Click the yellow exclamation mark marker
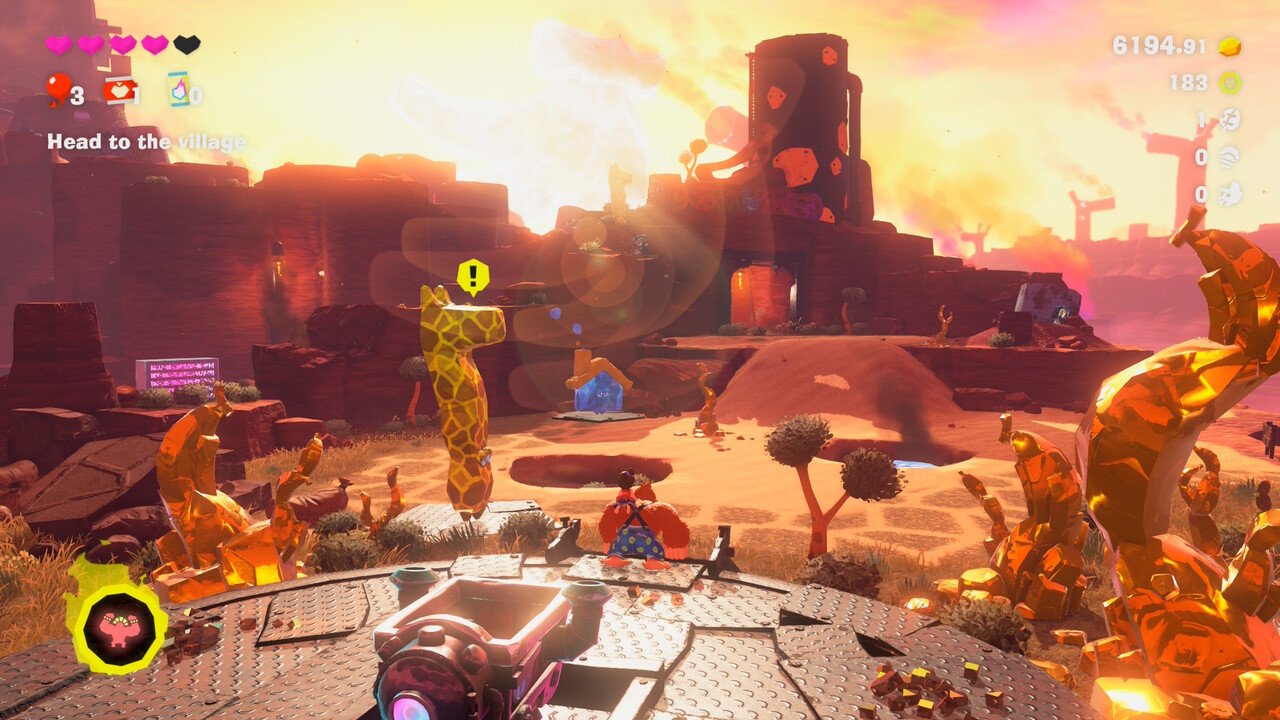Viewport: 1280px width, 720px height. [x=473, y=275]
